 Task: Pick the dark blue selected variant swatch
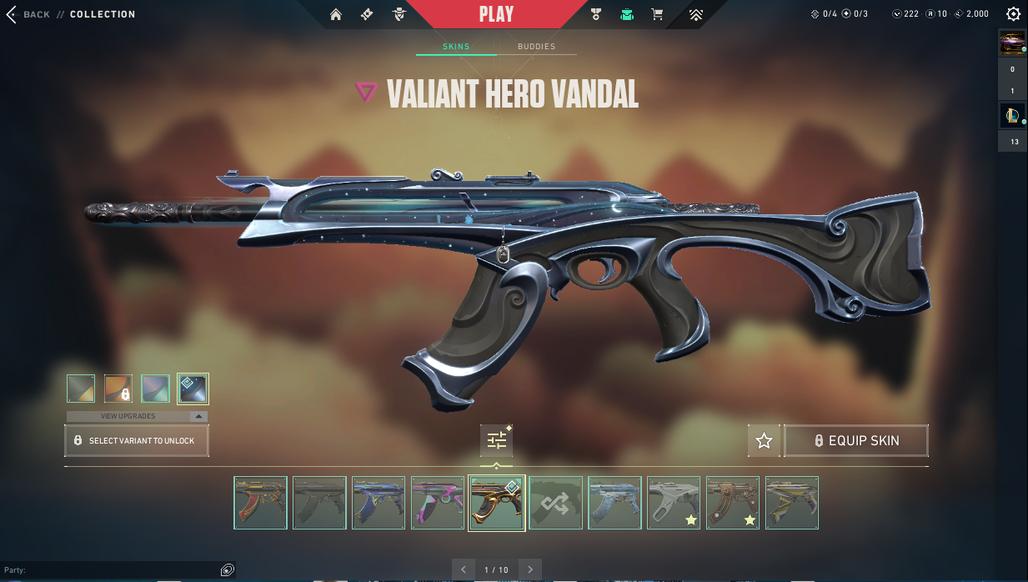pos(193,388)
